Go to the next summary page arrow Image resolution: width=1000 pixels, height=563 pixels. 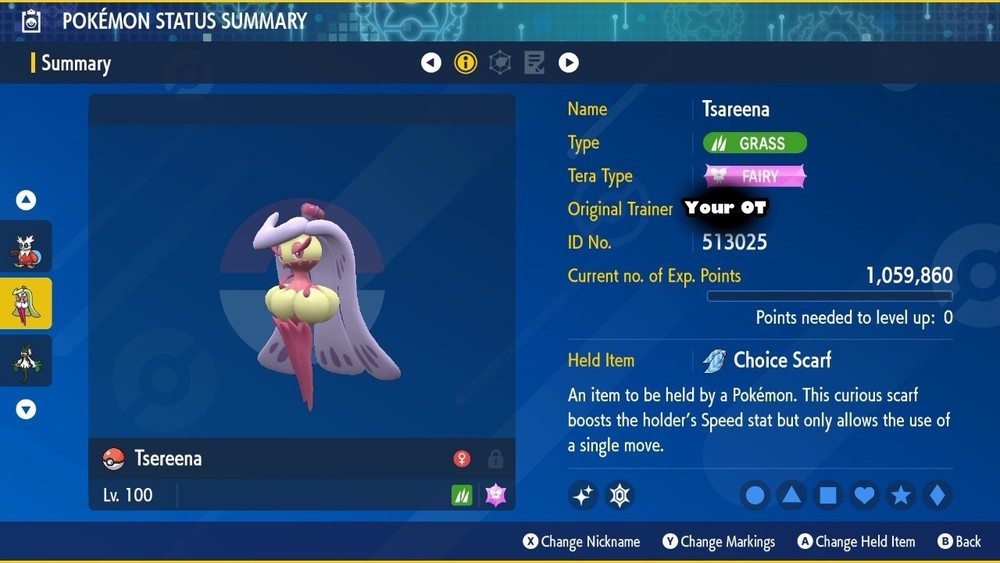pos(568,63)
